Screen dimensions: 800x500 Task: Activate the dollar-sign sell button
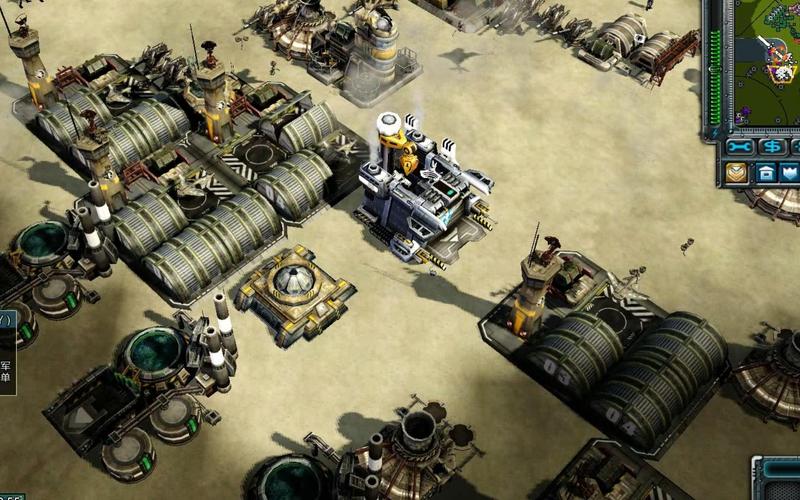(x=772, y=147)
